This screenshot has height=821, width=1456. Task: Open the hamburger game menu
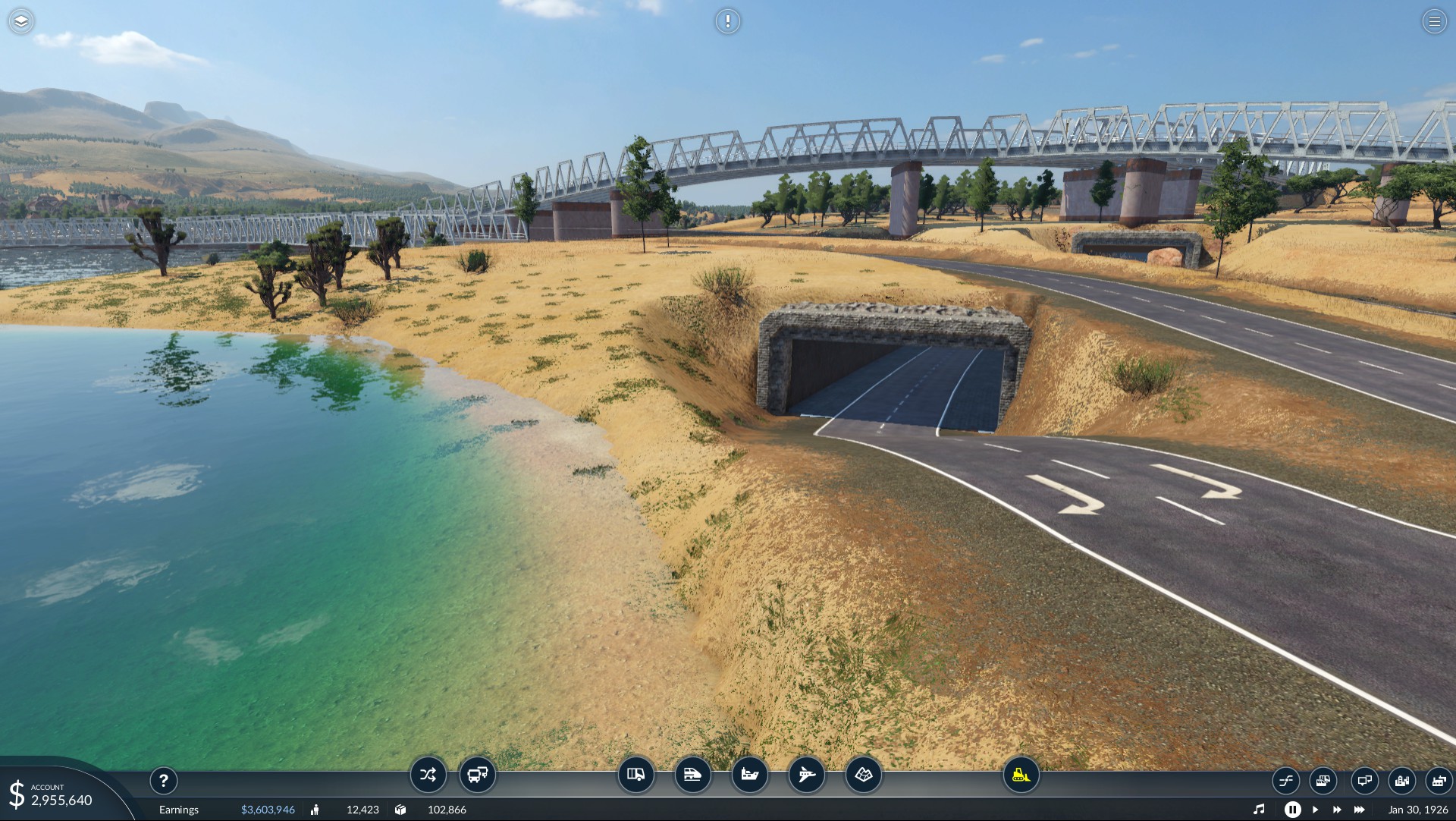click(x=1434, y=21)
